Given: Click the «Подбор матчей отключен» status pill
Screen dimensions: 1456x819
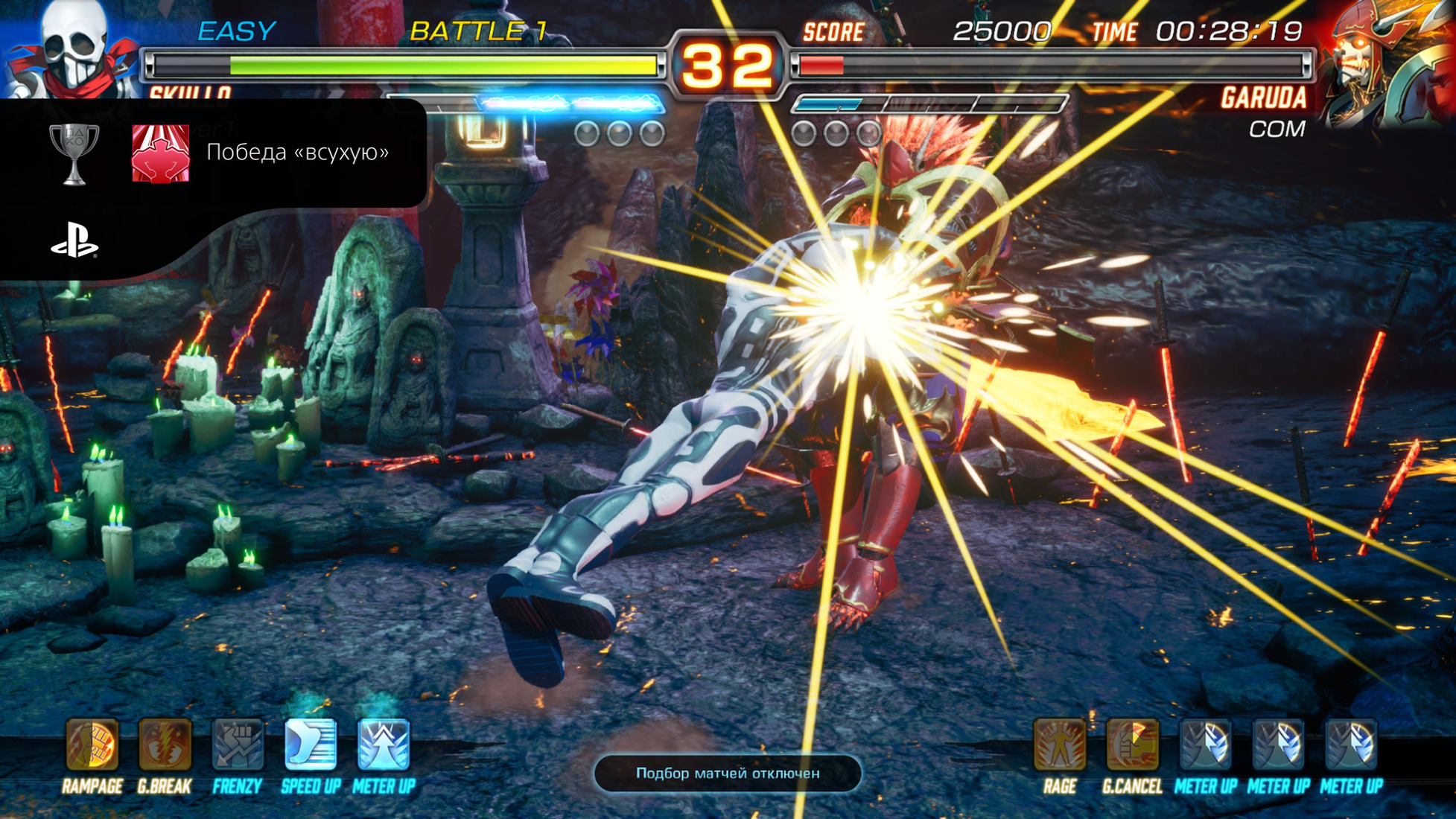Looking at the screenshot, I should [x=728, y=774].
